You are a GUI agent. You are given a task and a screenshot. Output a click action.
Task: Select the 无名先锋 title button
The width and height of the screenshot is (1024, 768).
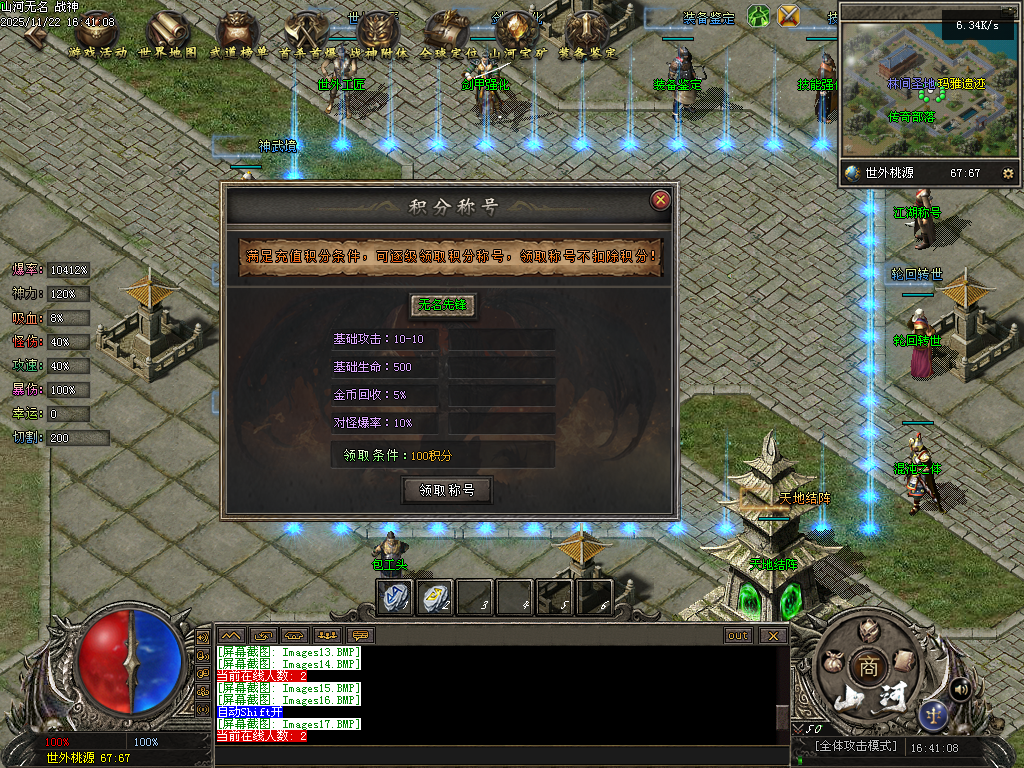point(443,305)
